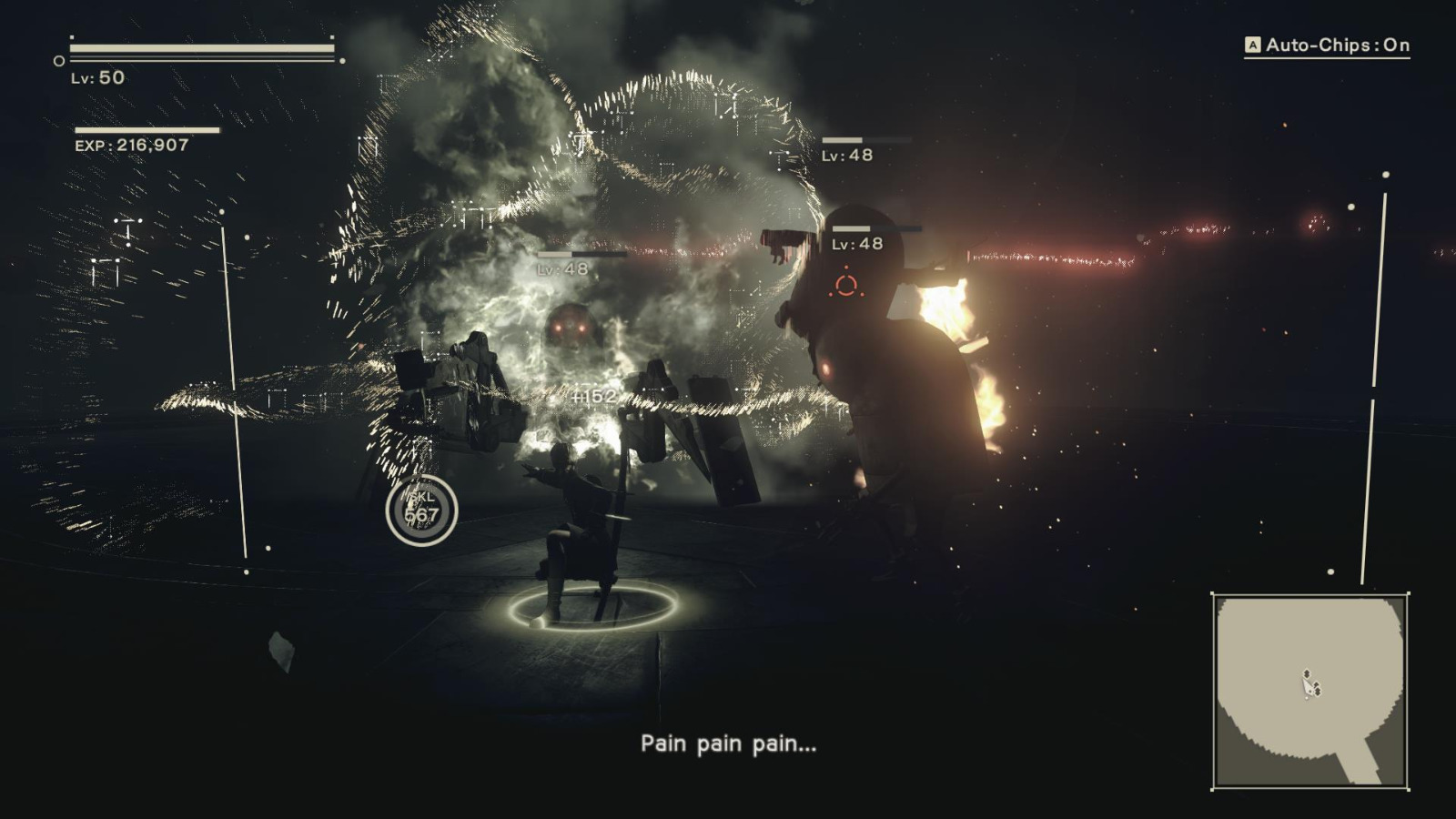Click the Pain pain pain subtitle text
The width and height of the screenshot is (1456, 819).
(728, 743)
